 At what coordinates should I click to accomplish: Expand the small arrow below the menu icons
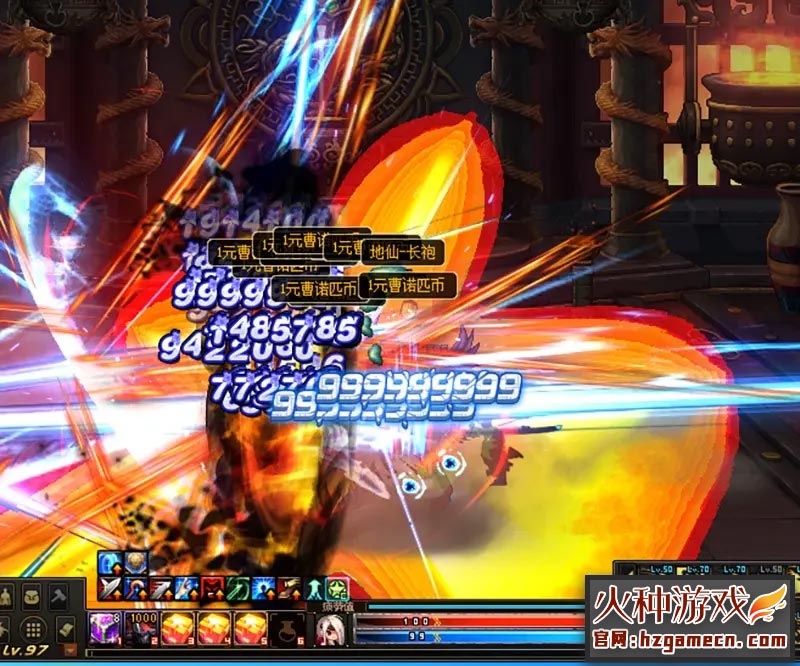69,650
